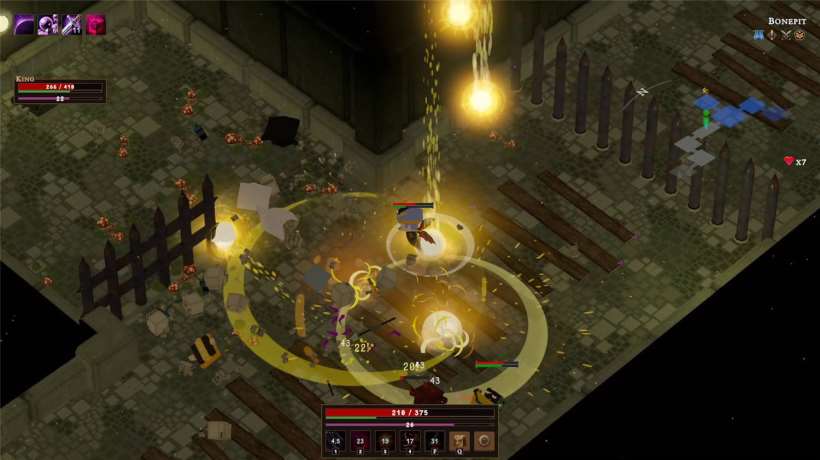This screenshot has width=820, height=460.
Task: Click the blue crystal icon under Bonepit
Action: tap(758, 36)
